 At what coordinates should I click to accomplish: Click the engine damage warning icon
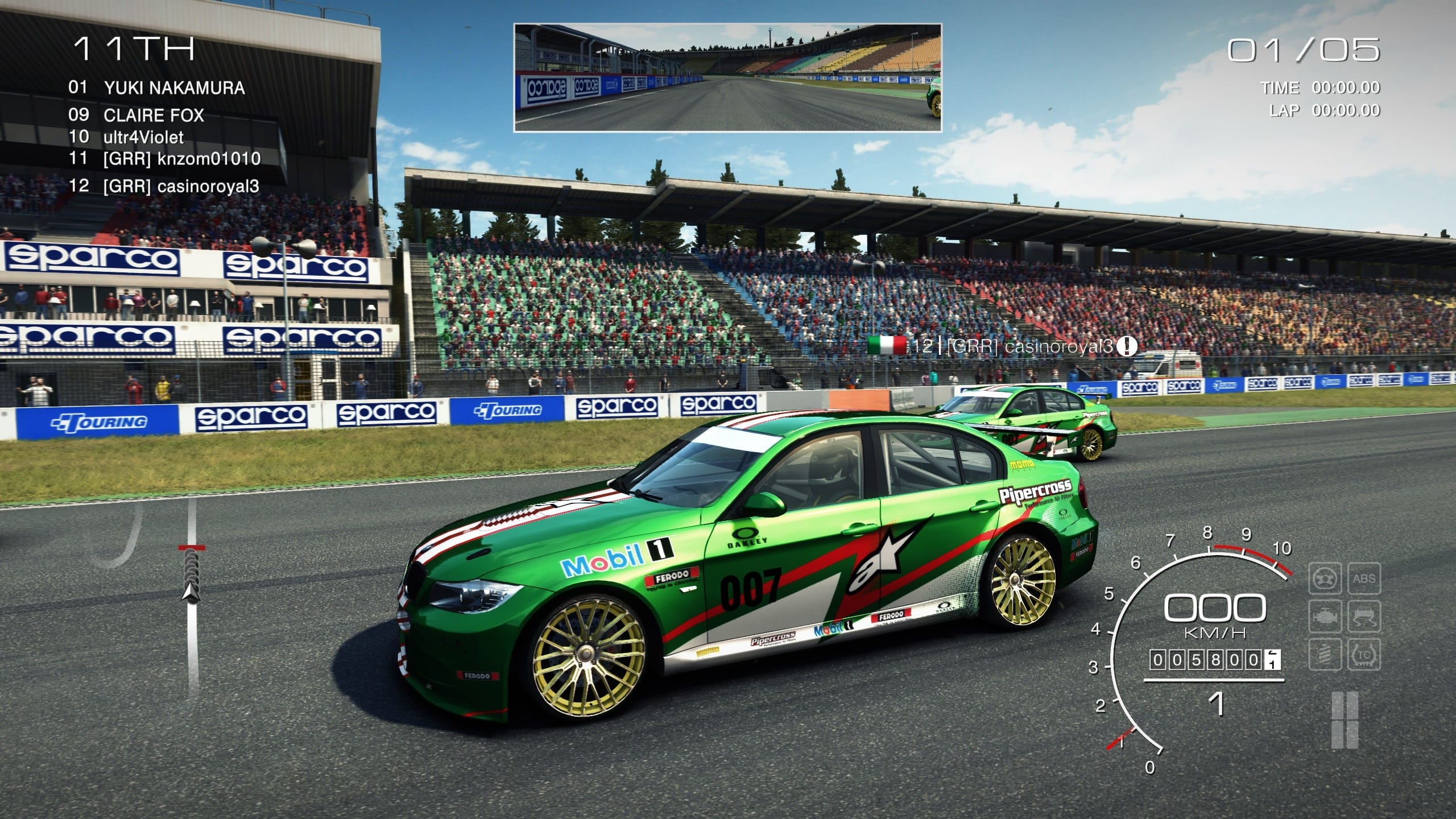point(1325,616)
